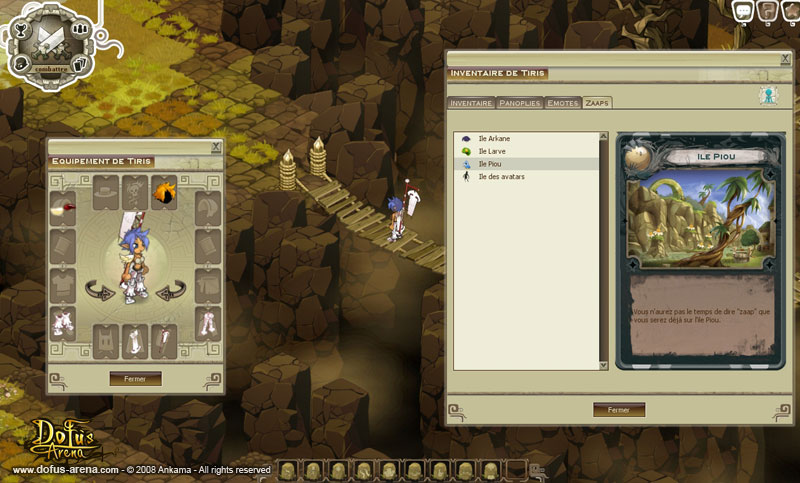Select Ile Larve destination
The image size is (800, 483).
coord(493,150)
